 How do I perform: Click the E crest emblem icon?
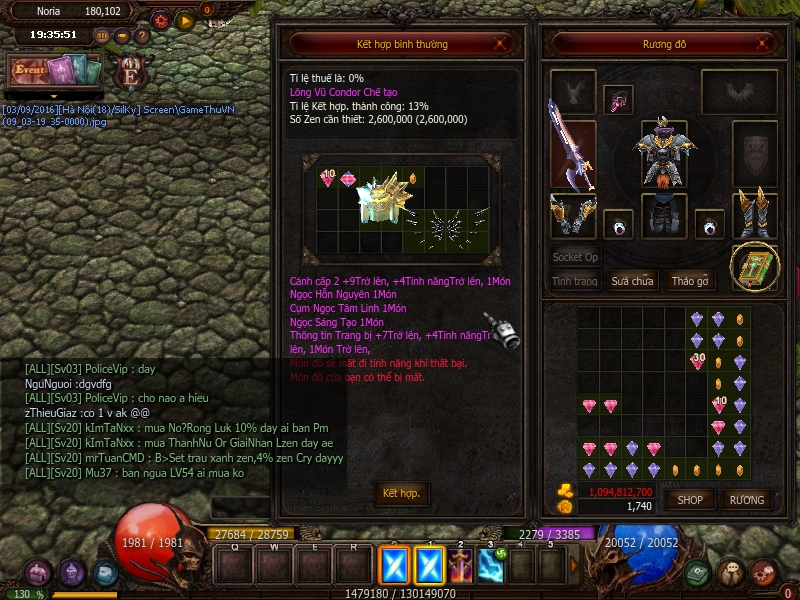click(x=129, y=73)
